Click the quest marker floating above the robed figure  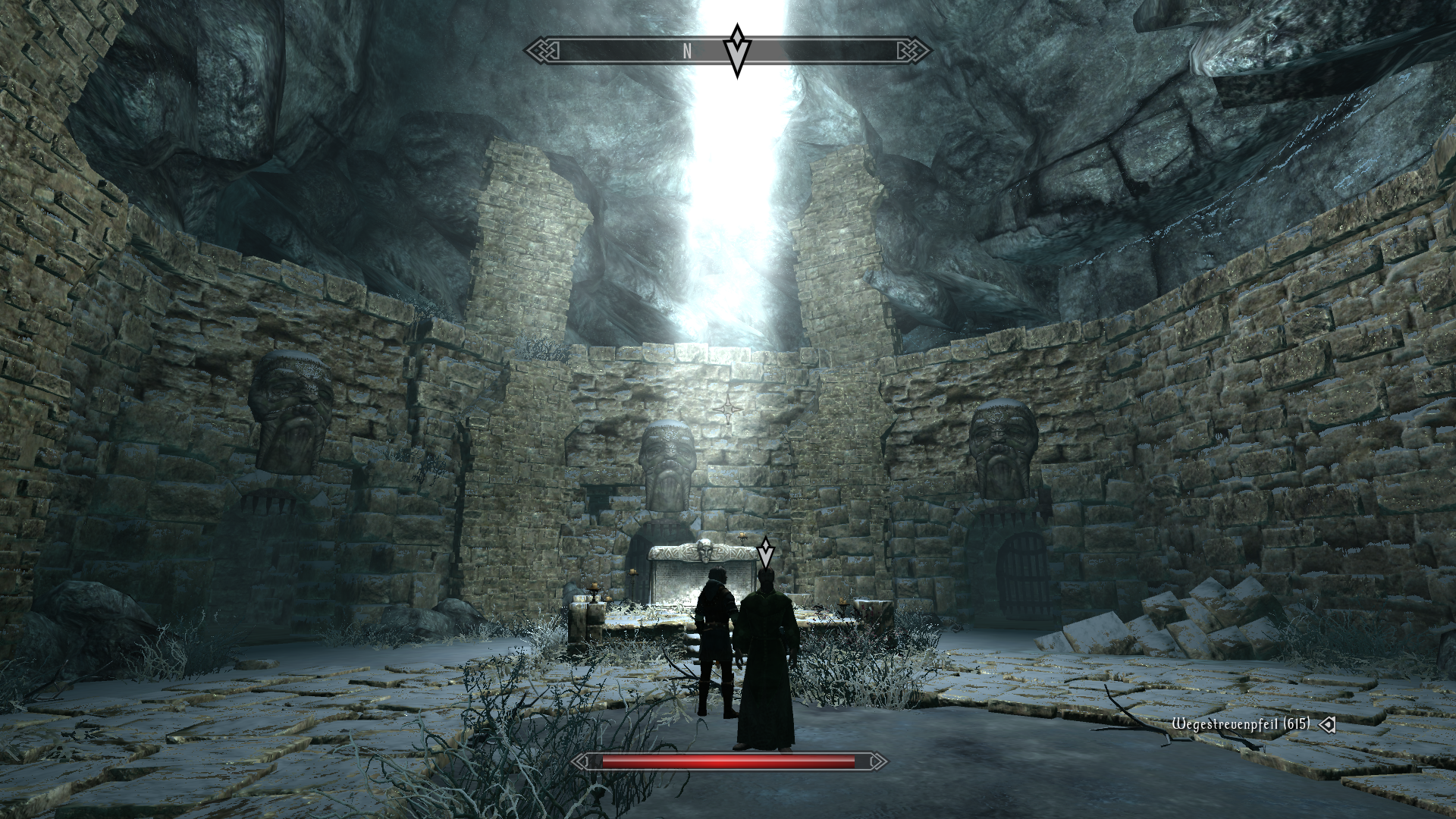click(x=767, y=552)
